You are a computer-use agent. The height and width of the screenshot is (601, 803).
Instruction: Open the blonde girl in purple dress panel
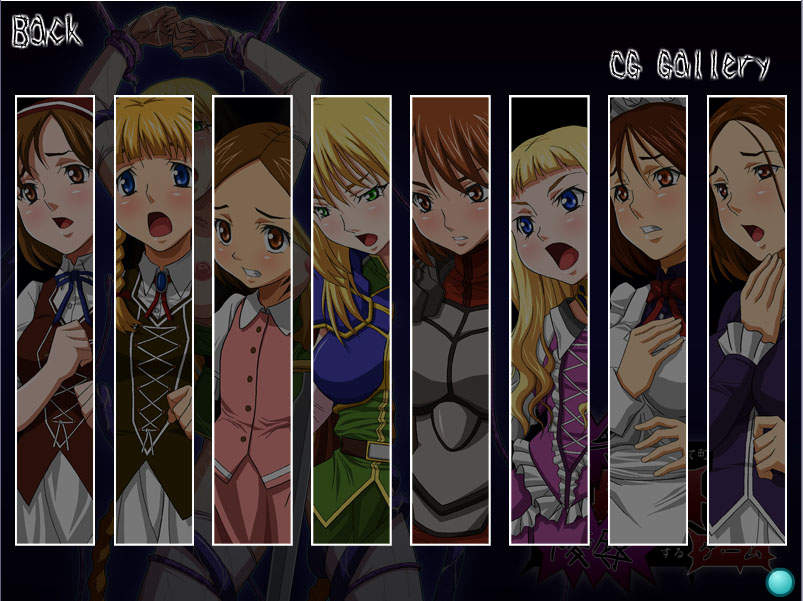pyautogui.click(x=549, y=320)
